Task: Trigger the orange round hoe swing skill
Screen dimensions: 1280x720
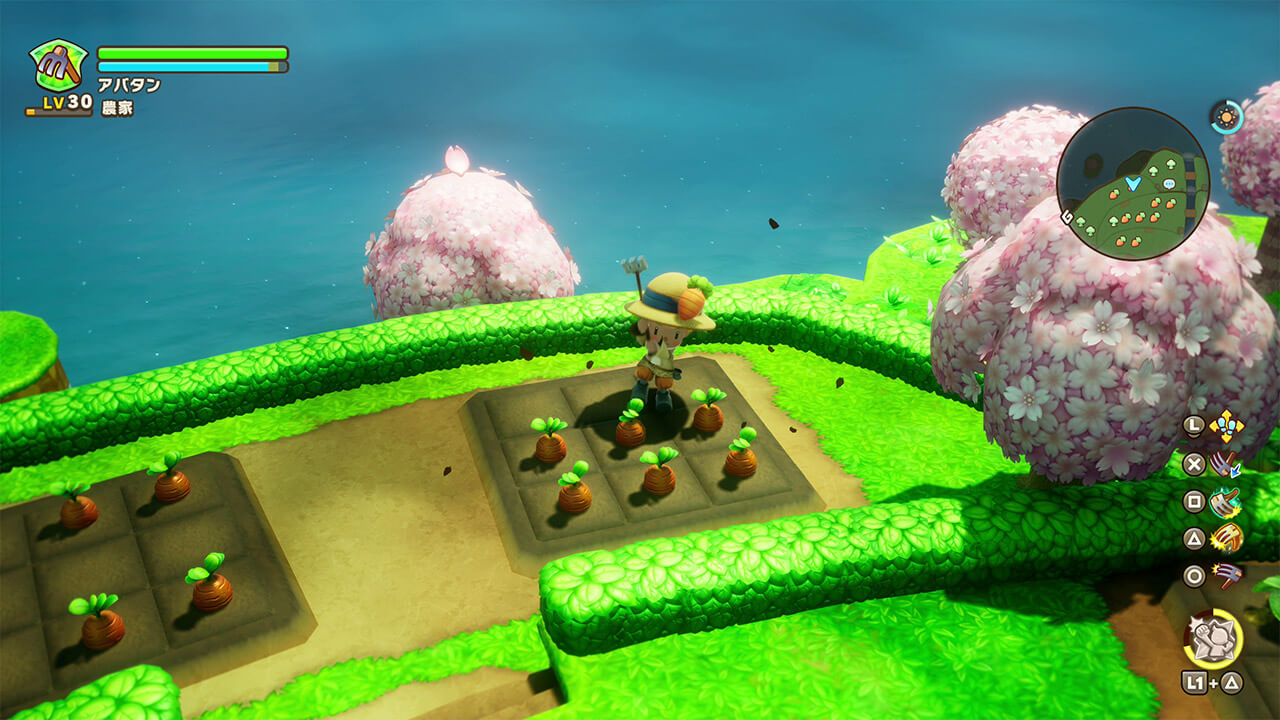Action: [x=1226, y=539]
